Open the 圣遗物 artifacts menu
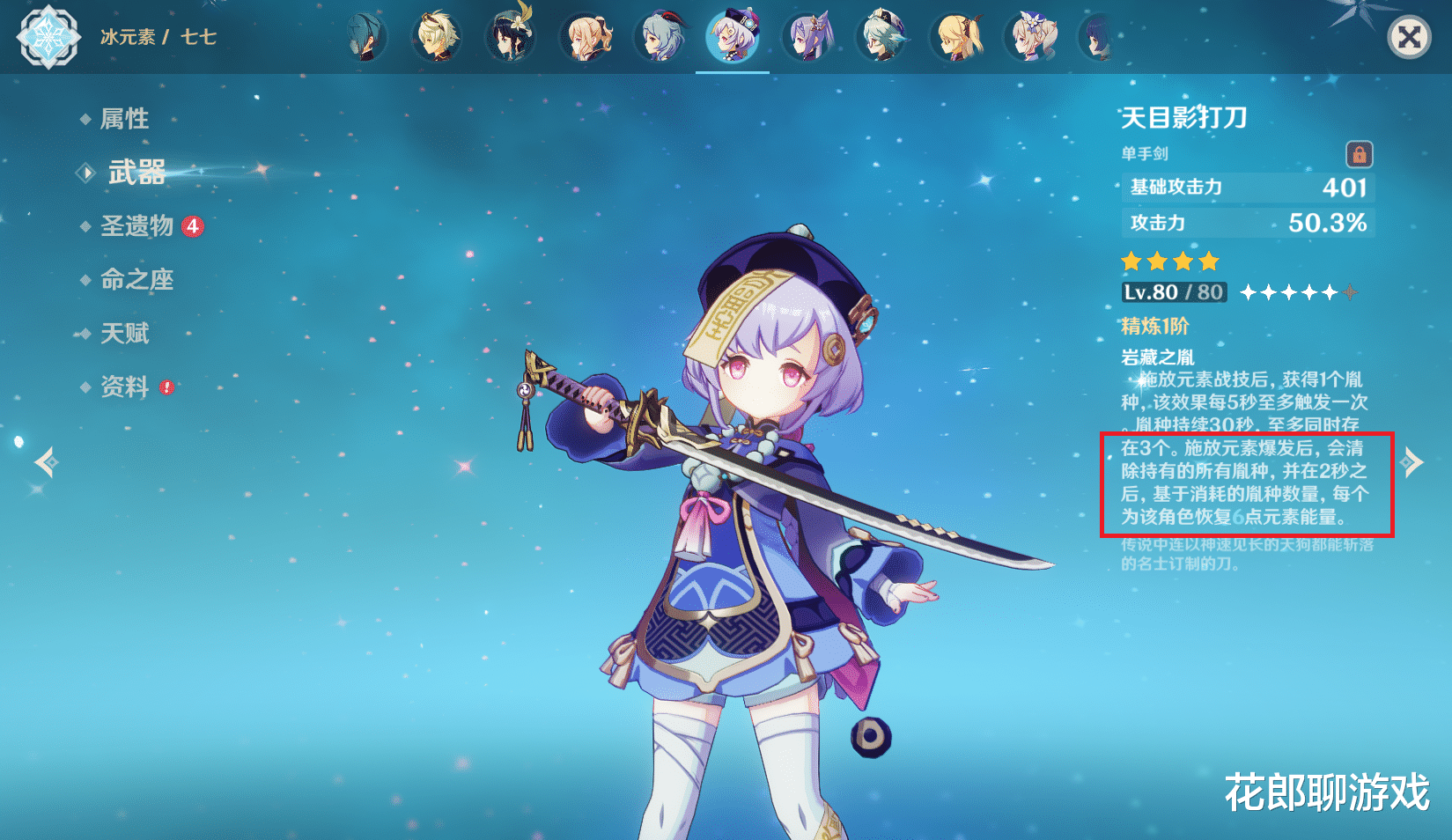The width and height of the screenshot is (1452, 840). (x=137, y=226)
